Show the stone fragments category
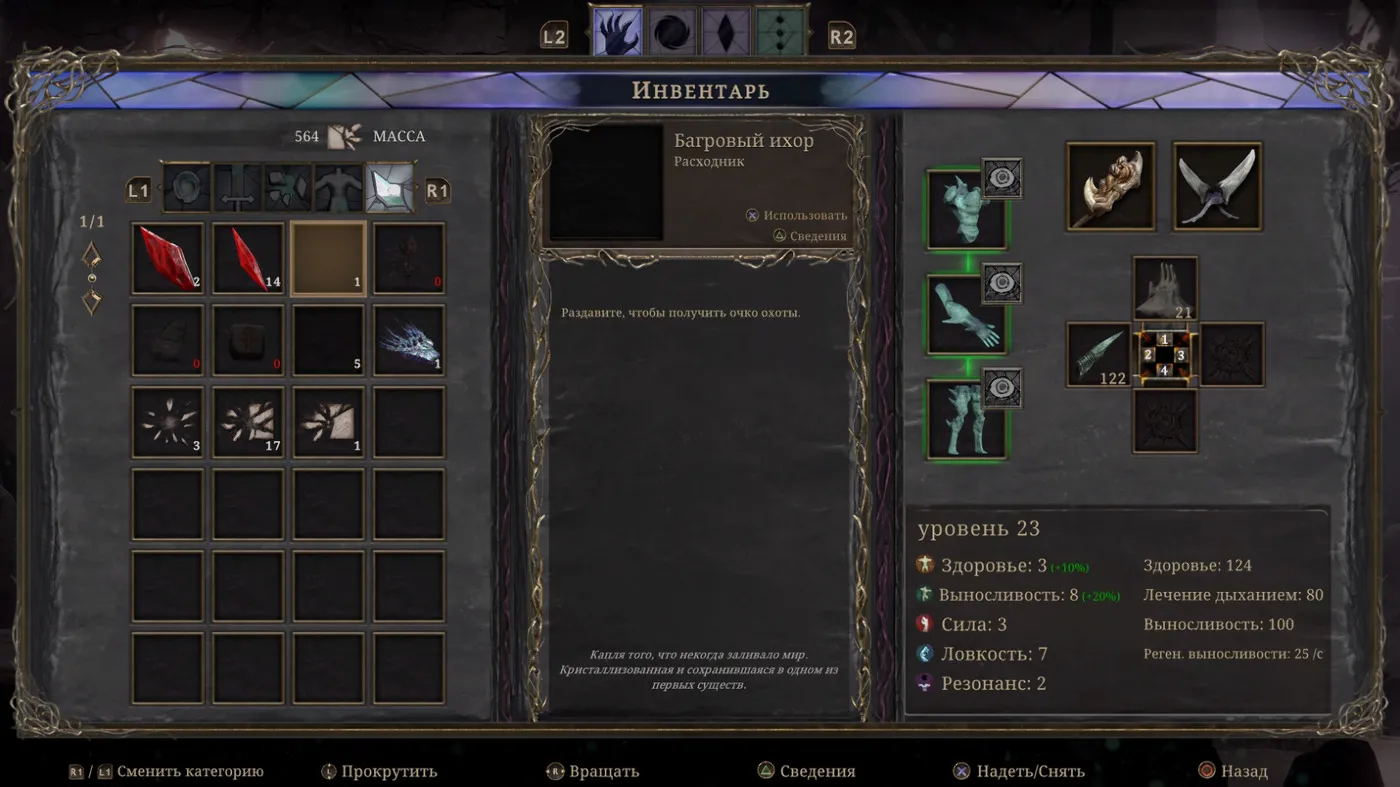This screenshot has width=1400, height=787. coord(288,188)
